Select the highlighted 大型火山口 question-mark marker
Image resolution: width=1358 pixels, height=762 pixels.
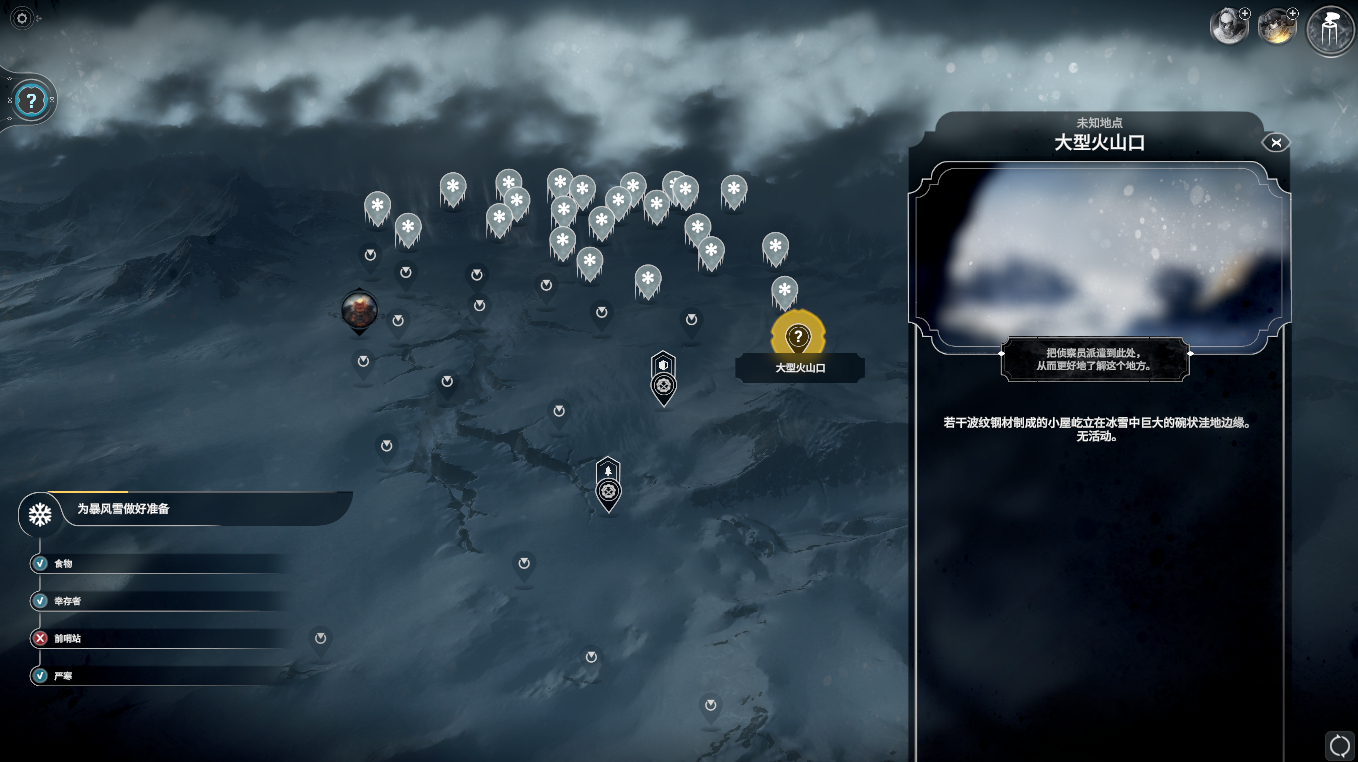coord(797,336)
